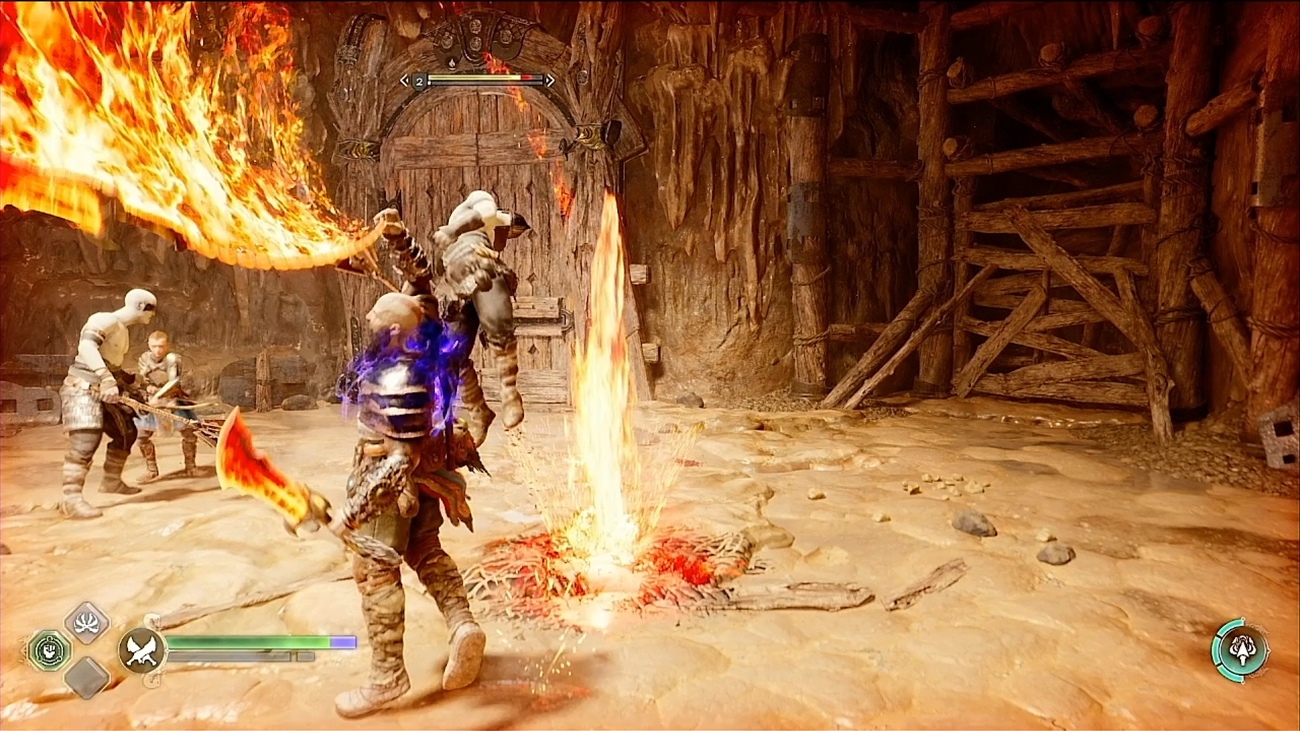The width and height of the screenshot is (1300, 731).
Task: Activate the green fist shield ability icon
Action: pyautogui.click(x=47, y=650)
